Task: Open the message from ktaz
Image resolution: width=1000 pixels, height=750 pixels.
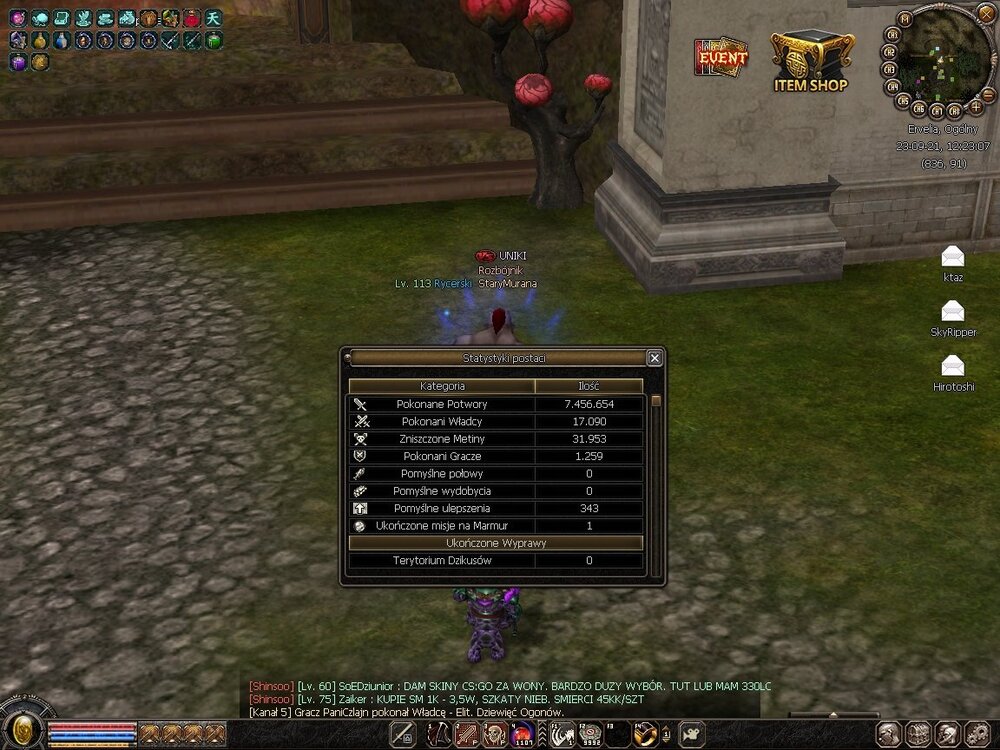Action: (953, 256)
